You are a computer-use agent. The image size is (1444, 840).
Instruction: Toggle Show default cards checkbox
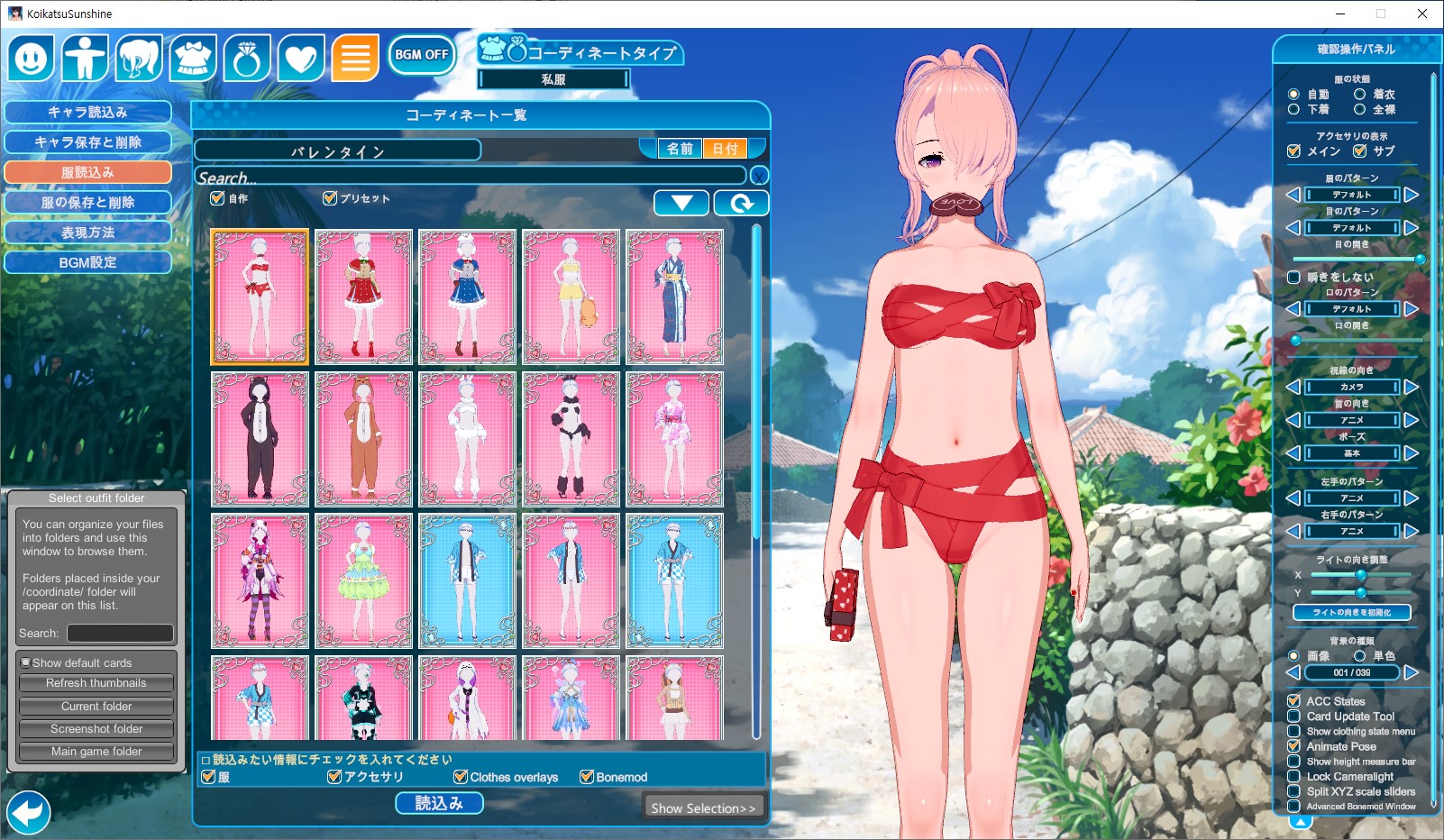tap(26, 662)
